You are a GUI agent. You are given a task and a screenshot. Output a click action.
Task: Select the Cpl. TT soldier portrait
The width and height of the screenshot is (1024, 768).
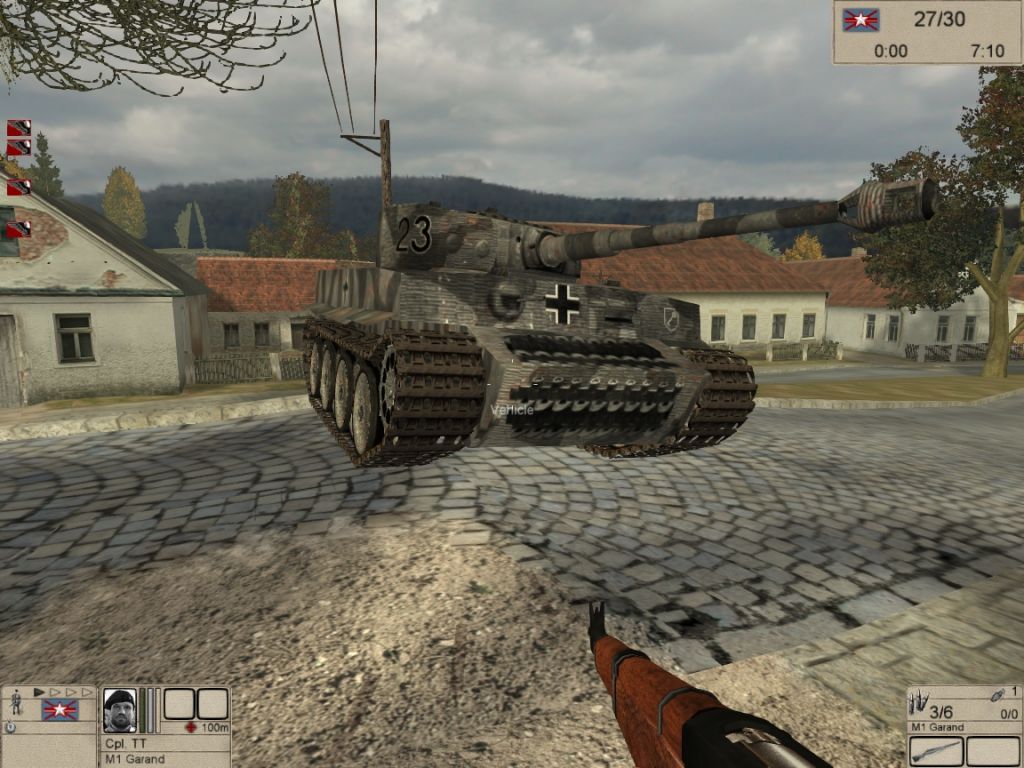pos(119,711)
